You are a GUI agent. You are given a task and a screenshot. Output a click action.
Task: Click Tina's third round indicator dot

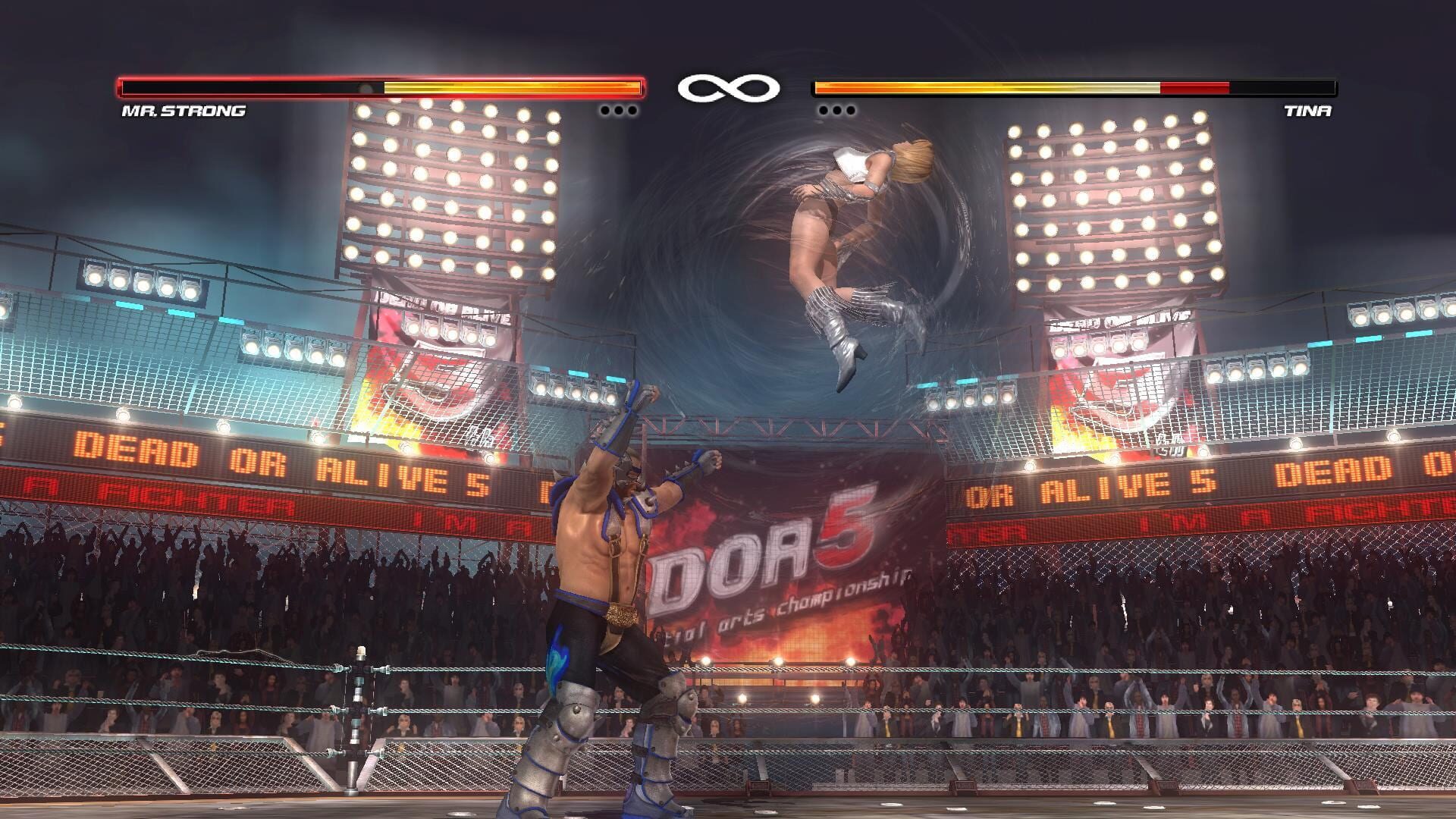[x=852, y=110]
